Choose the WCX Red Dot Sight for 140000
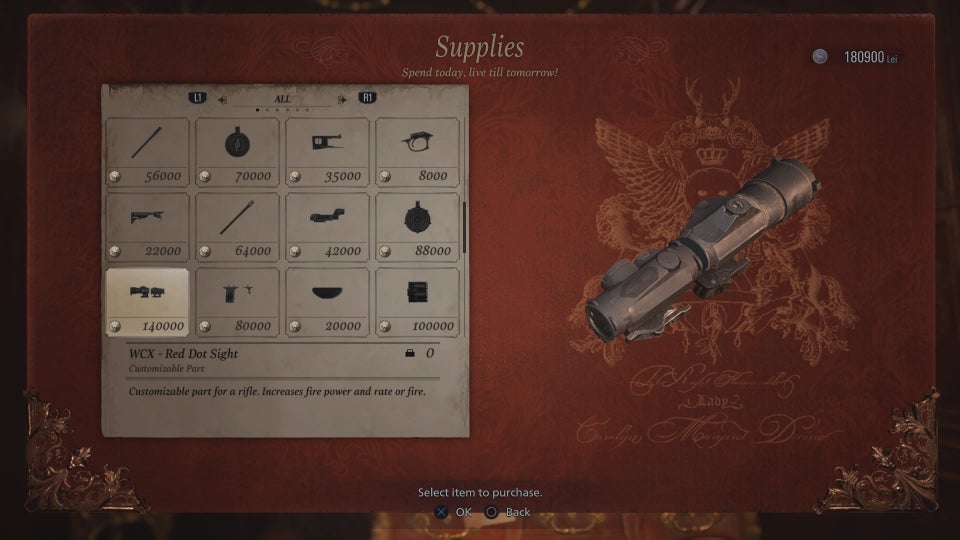Image resolution: width=960 pixels, height=540 pixels. [147, 302]
